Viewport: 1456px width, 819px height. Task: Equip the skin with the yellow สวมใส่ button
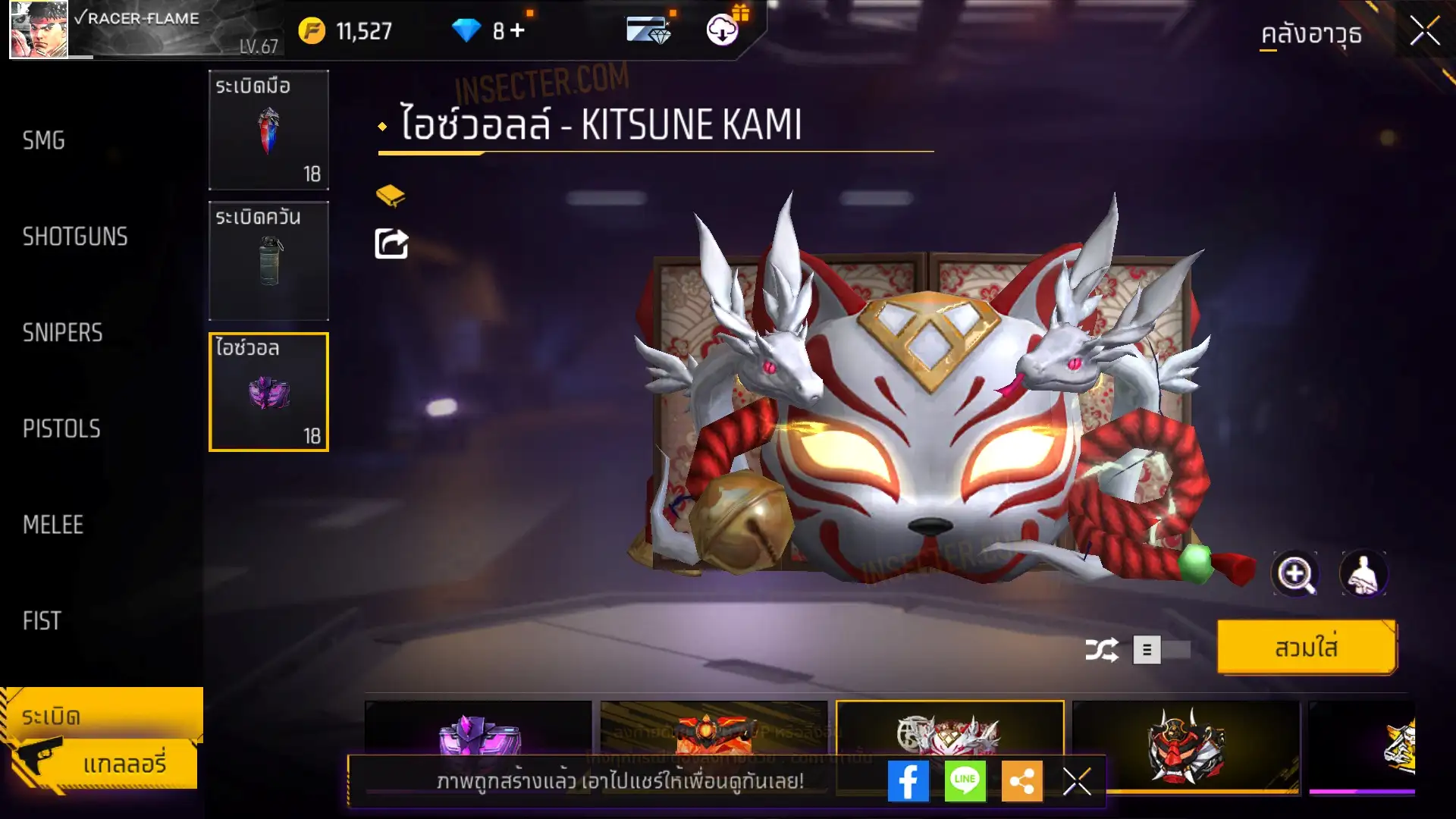pyautogui.click(x=1306, y=648)
